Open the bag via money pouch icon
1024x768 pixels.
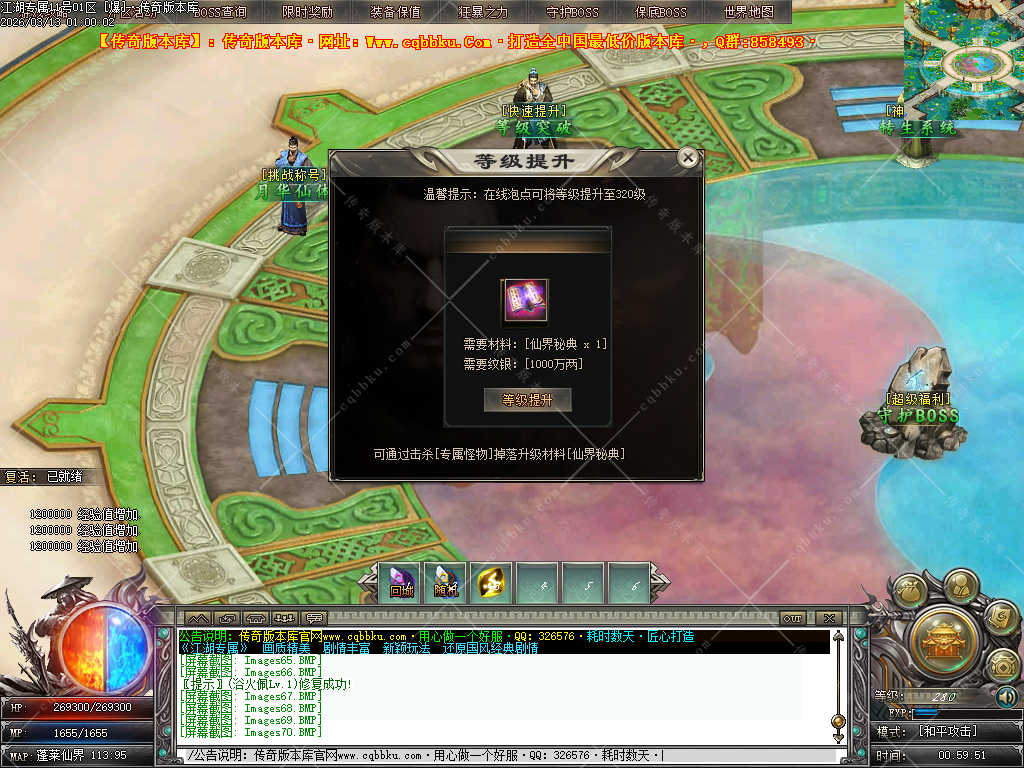pos(910,593)
